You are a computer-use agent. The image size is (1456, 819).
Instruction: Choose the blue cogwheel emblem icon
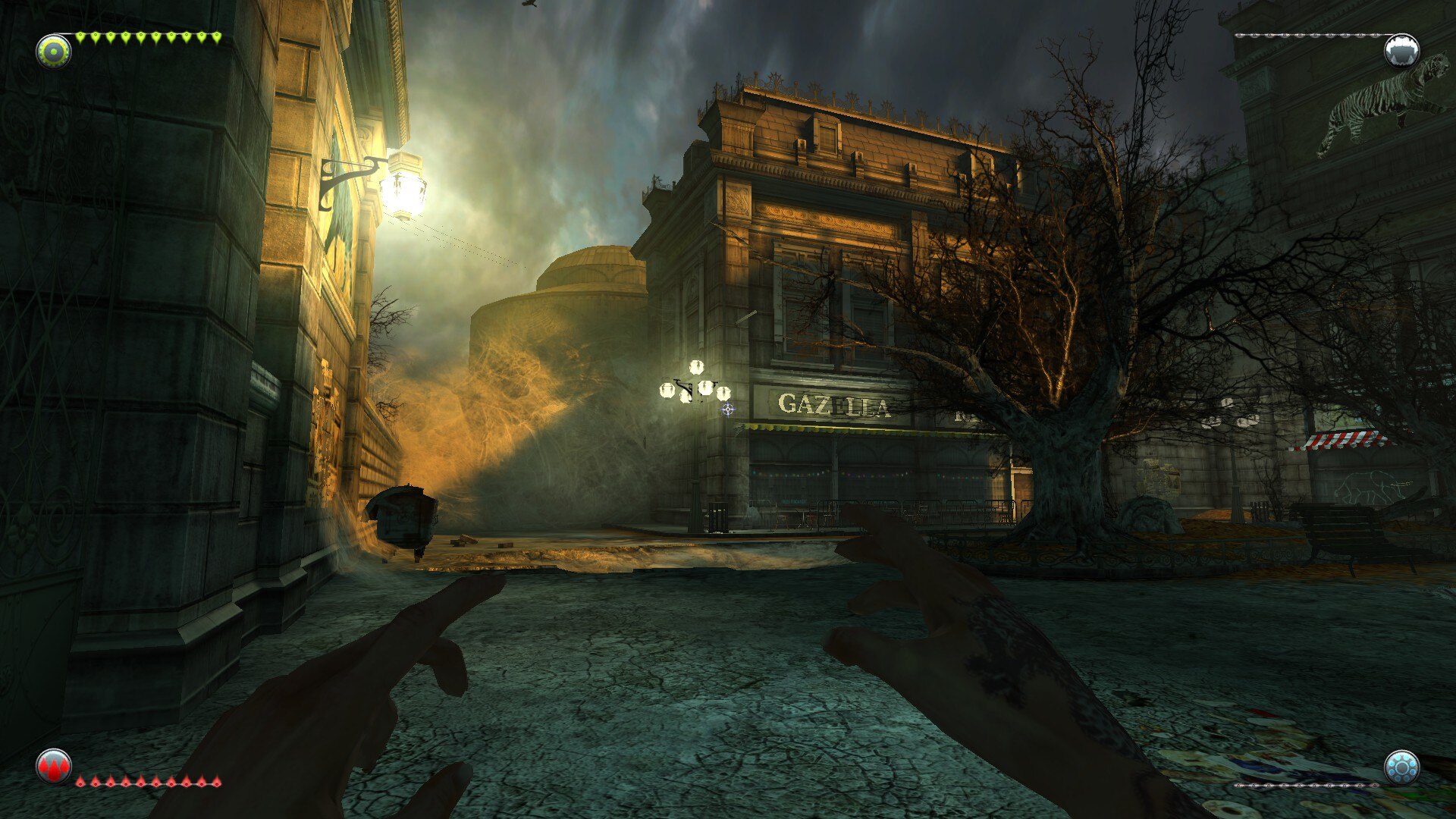pos(1401,767)
